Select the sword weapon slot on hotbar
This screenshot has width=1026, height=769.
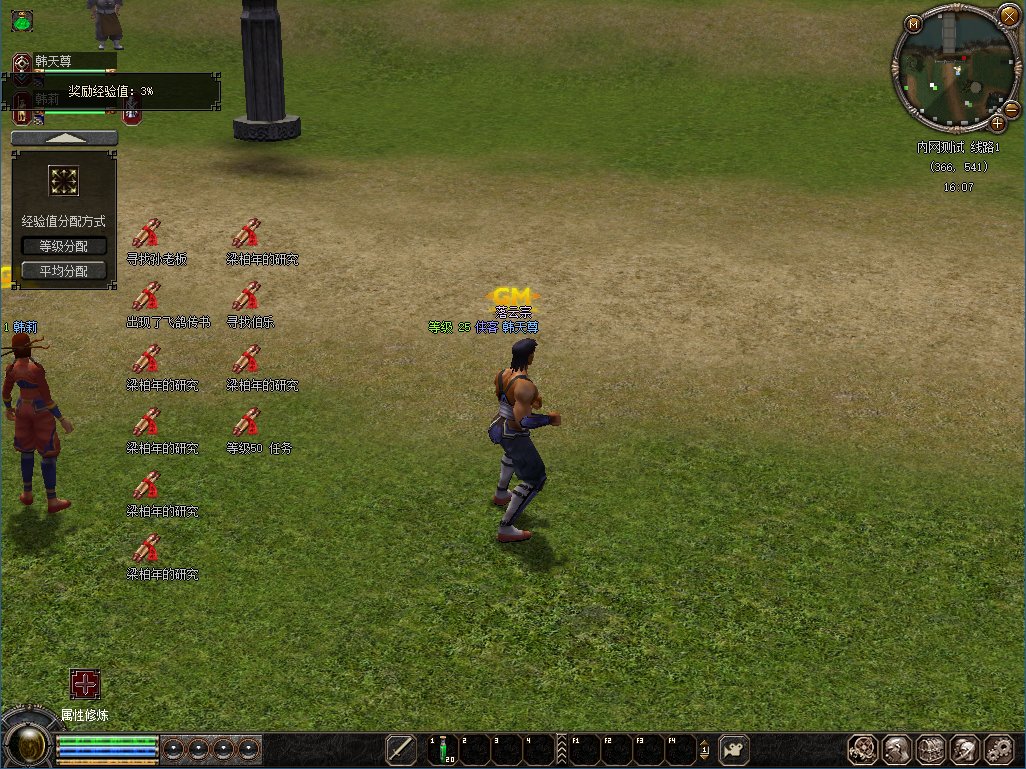point(401,749)
